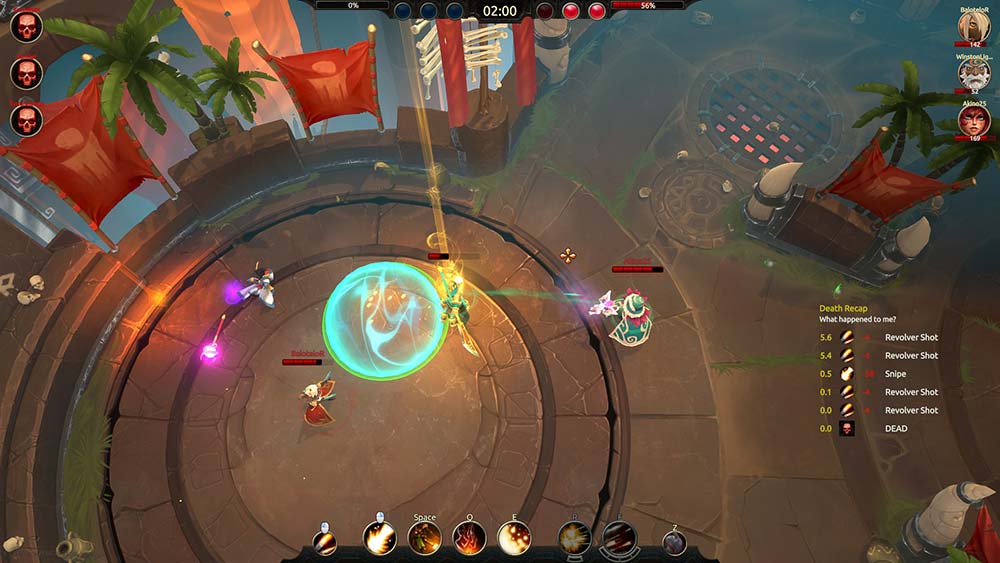Activate the flaming shot right-click ability

click(380, 539)
